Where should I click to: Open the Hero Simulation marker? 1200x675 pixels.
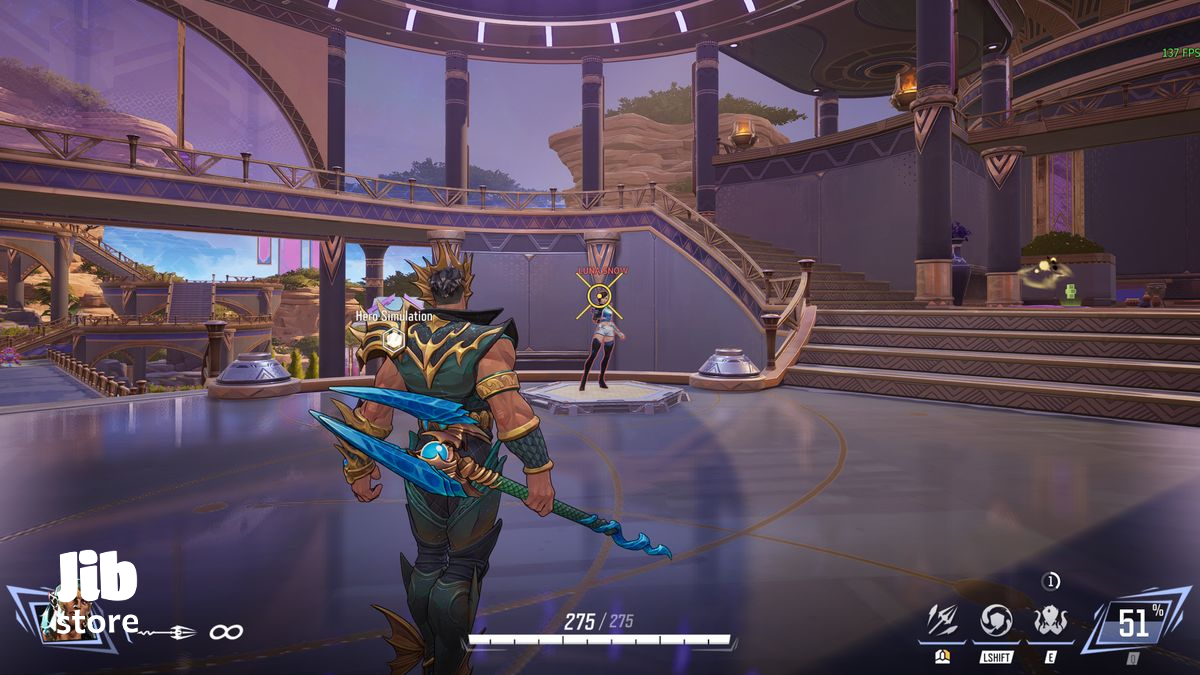(x=394, y=339)
